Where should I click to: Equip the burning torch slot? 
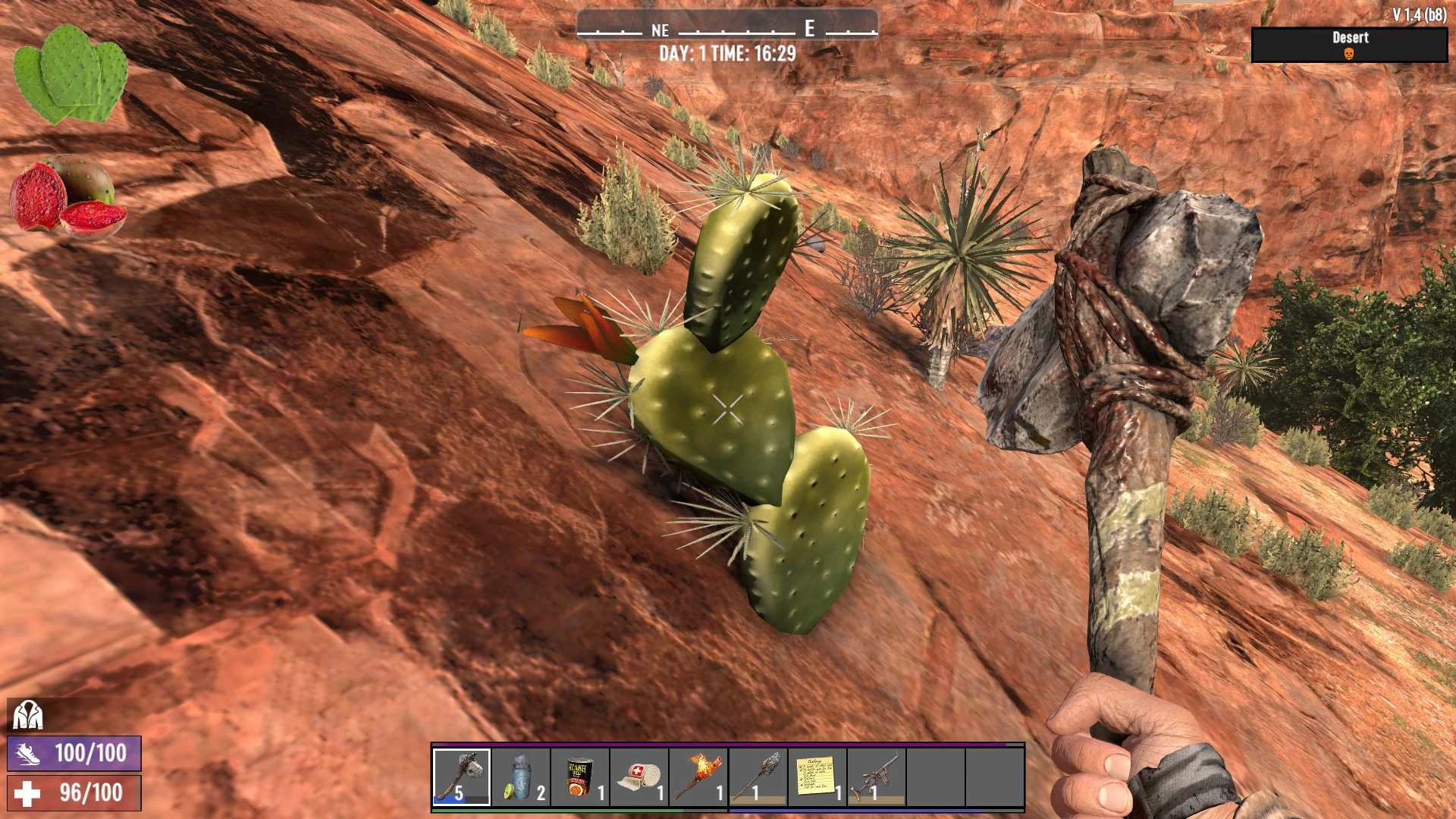[698, 777]
